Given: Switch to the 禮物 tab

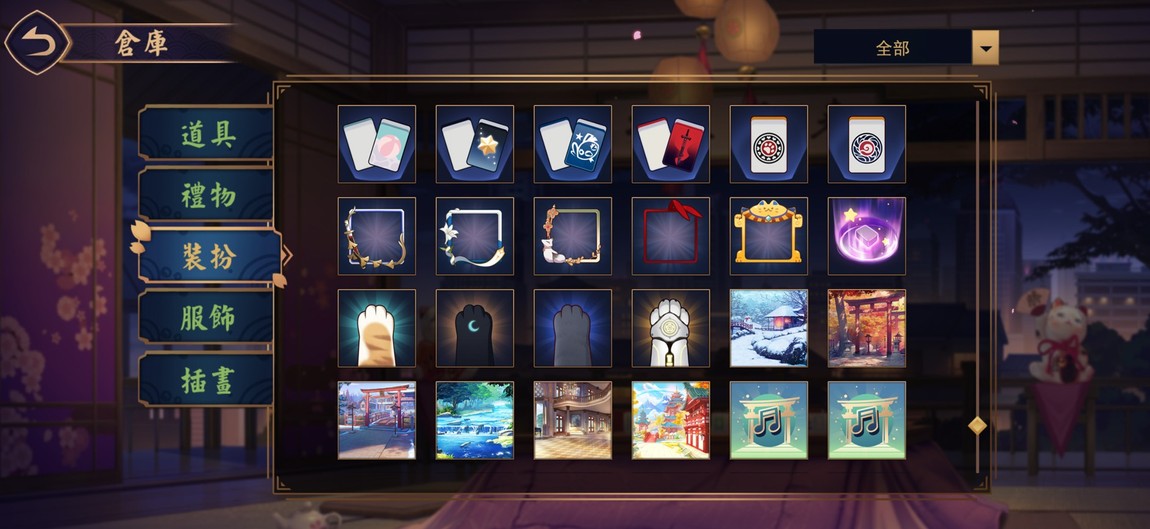Looking at the screenshot, I should pos(207,195).
